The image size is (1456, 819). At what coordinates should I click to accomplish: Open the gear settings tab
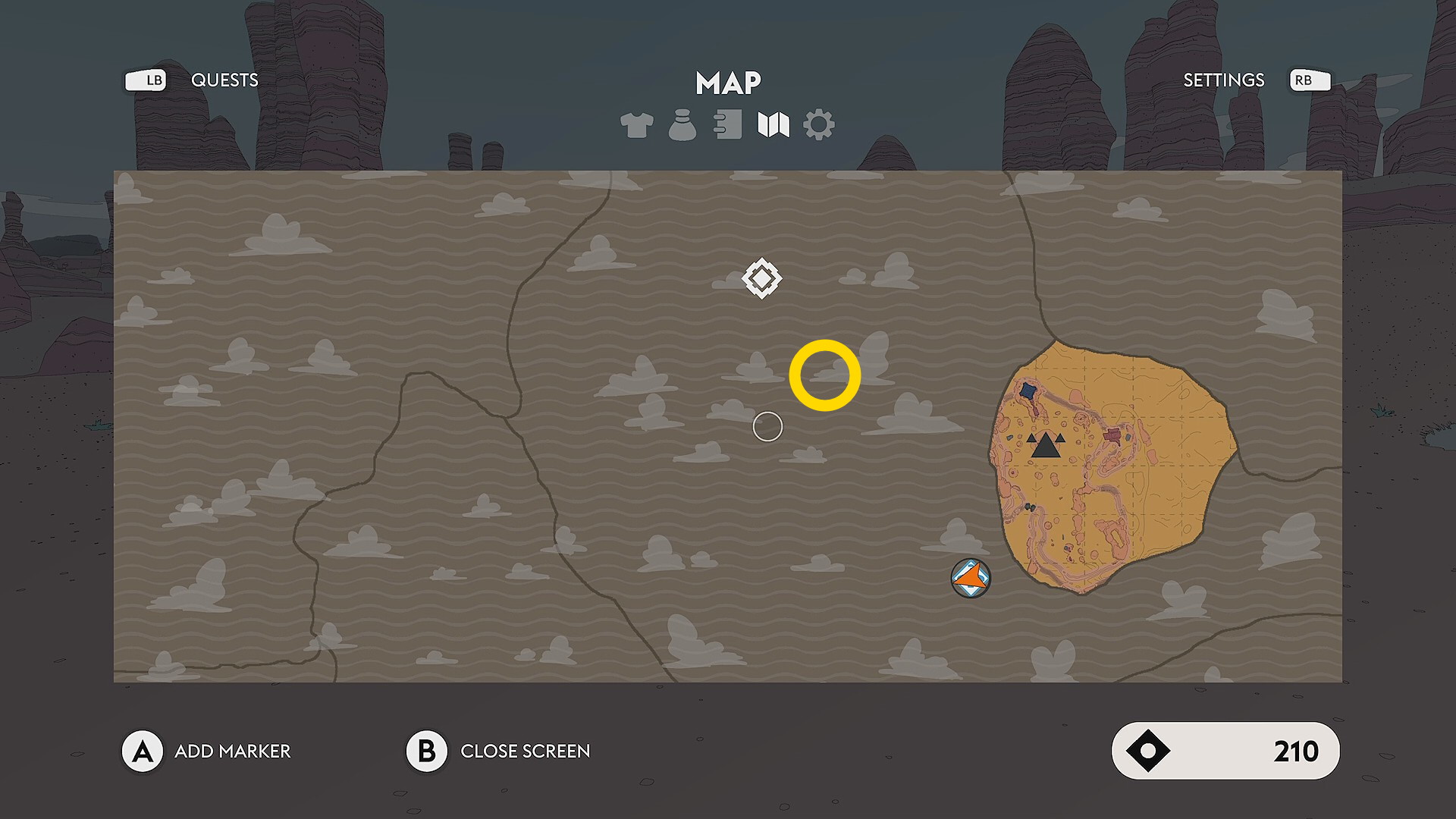pyautogui.click(x=819, y=125)
